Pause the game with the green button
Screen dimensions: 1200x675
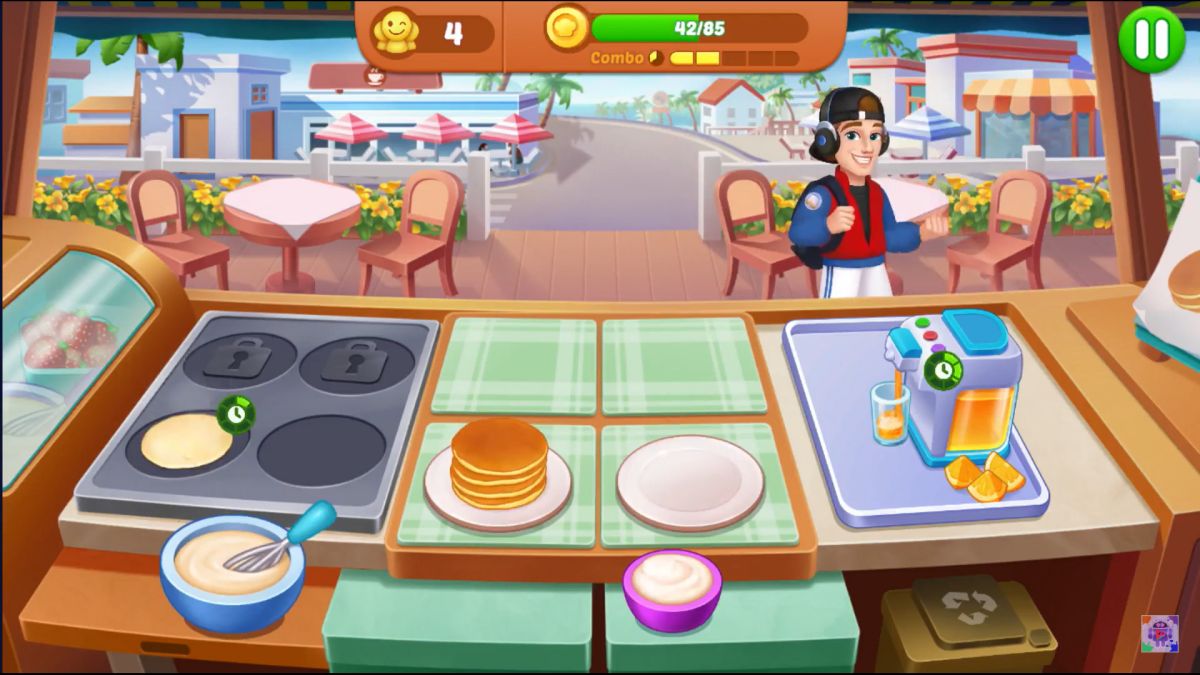pos(1151,39)
